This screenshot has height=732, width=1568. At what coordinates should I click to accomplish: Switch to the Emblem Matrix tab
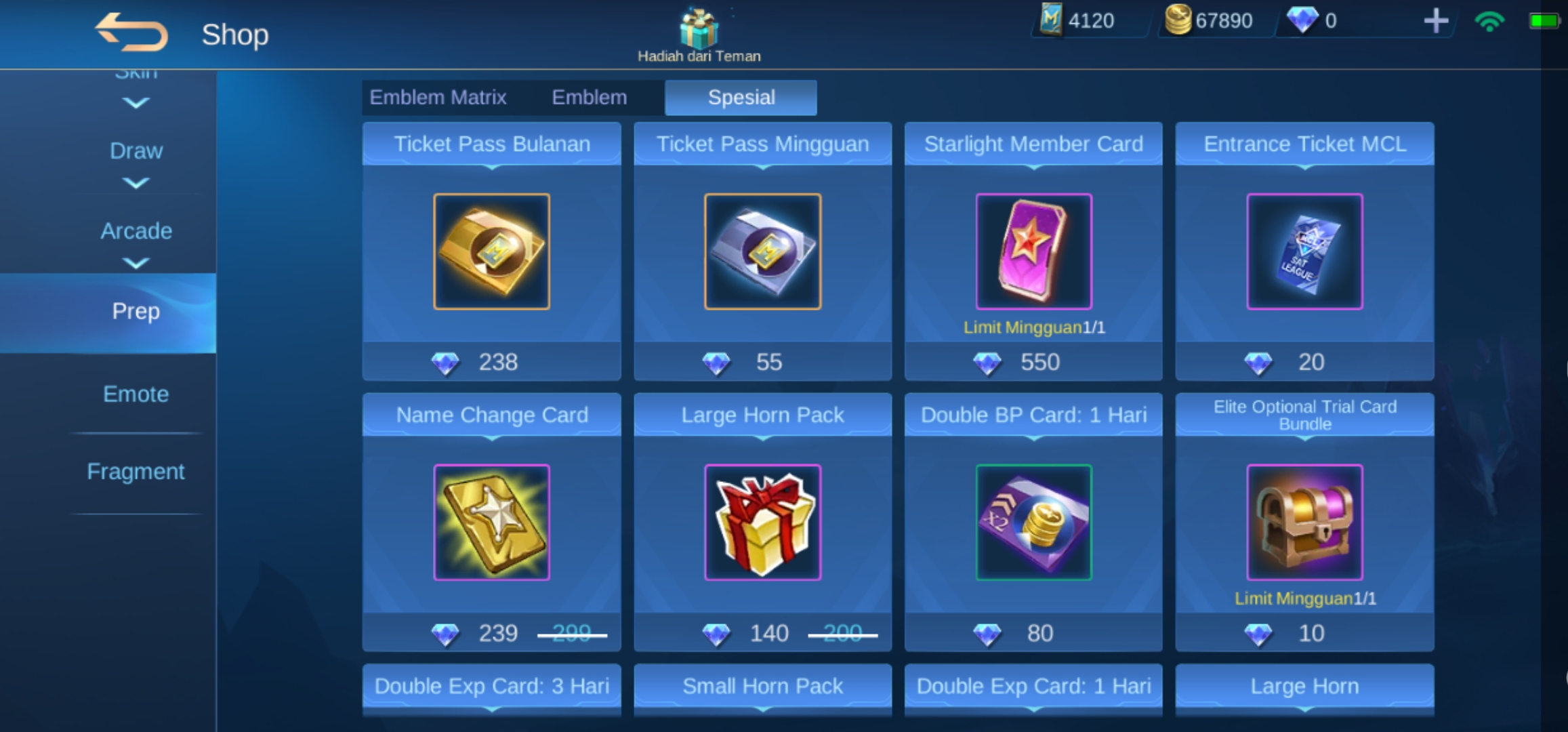pos(438,97)
